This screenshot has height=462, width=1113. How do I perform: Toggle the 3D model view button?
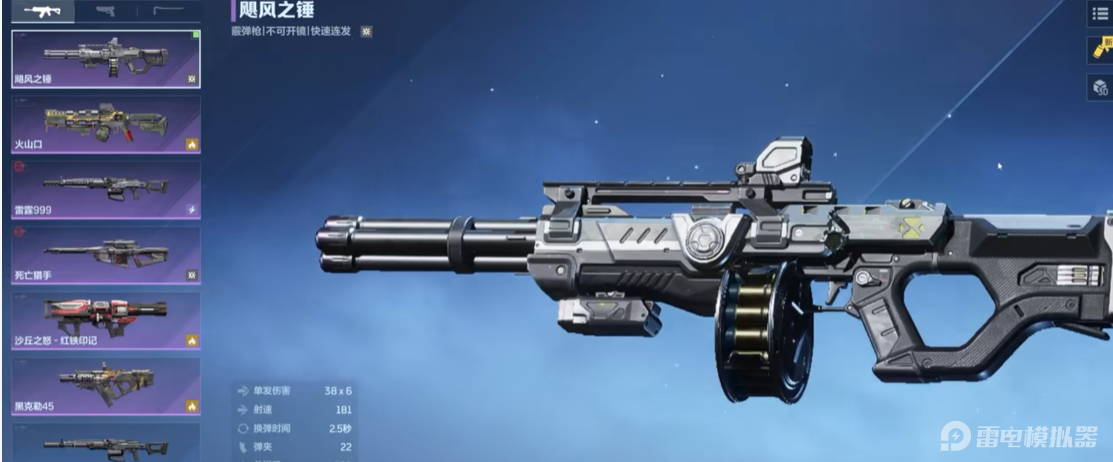coord(1100,87)
